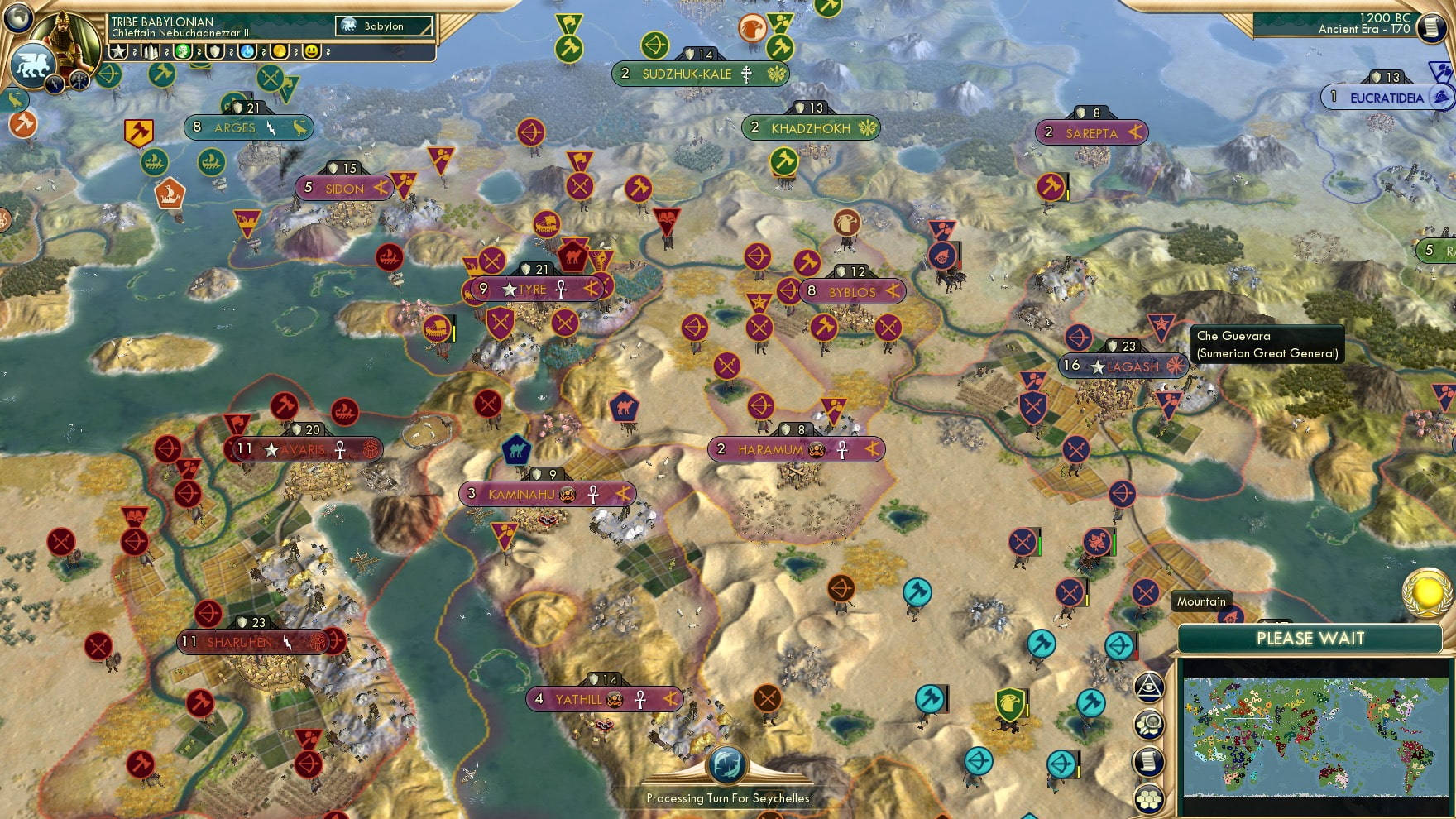Open science overview via the blue flask icon
1456x819 pixels.
[247, 53]
